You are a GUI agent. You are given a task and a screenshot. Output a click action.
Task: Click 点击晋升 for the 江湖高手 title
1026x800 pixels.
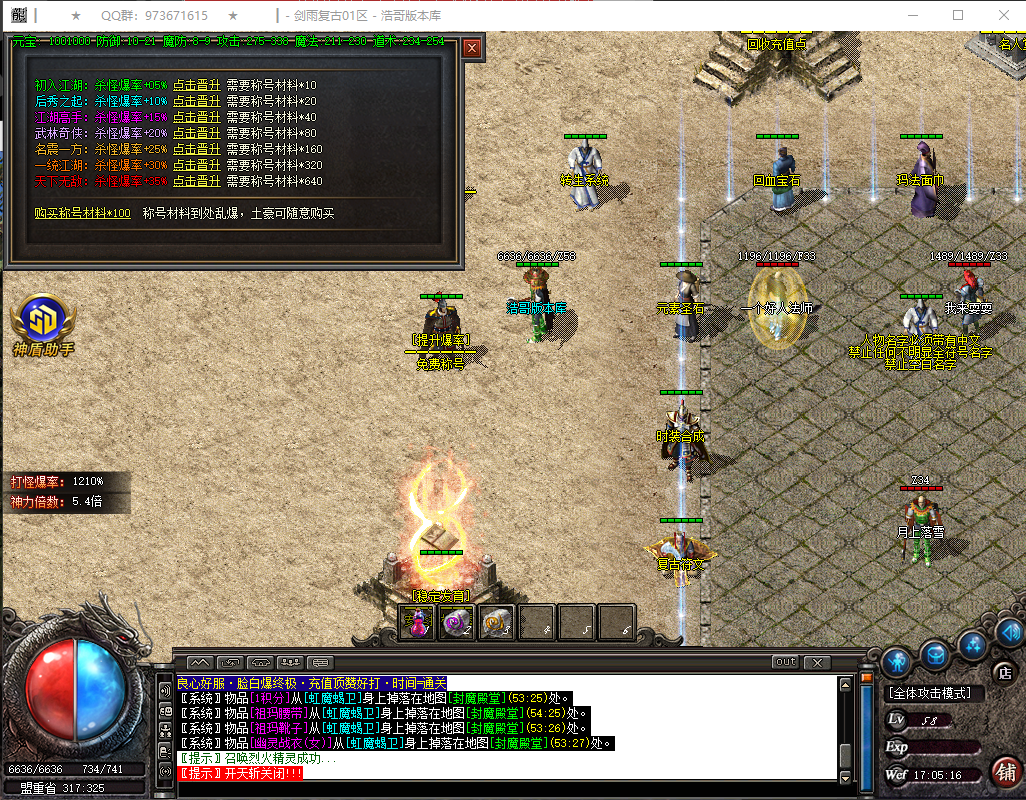196,117
